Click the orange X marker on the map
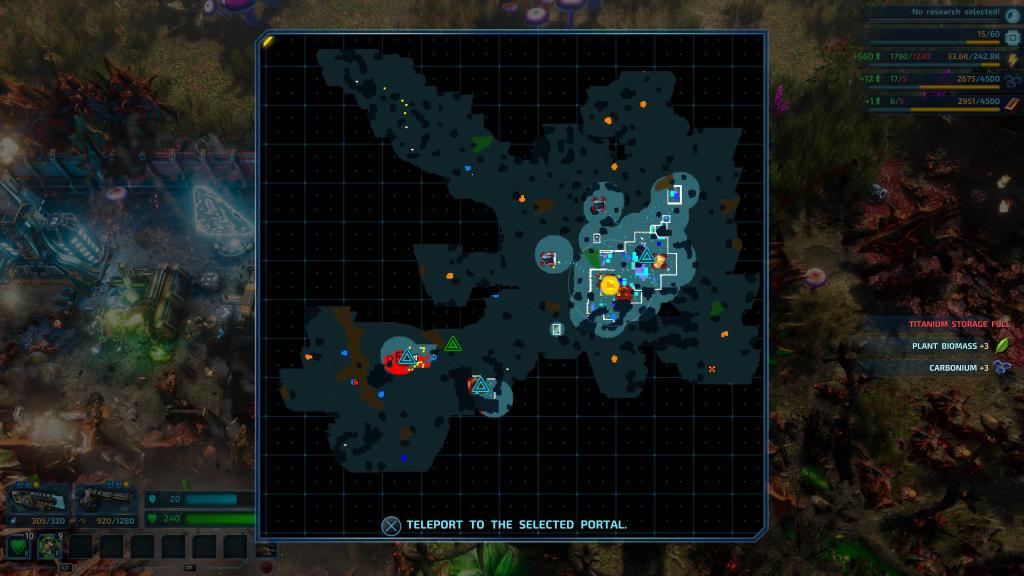1024x576 pixels. (x=712, y=370)
